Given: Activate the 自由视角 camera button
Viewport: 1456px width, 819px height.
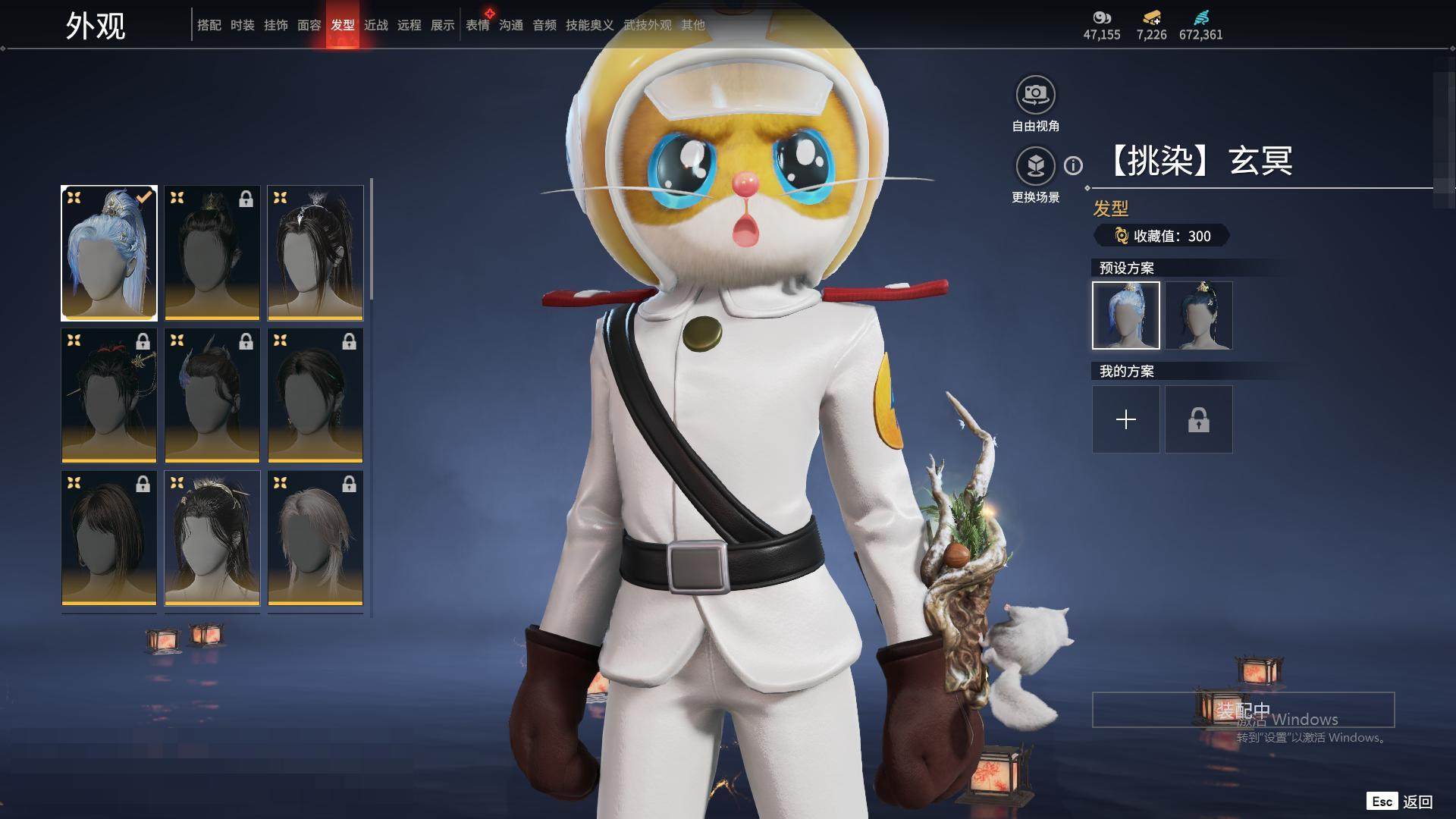Looking at the screenshot, I should (x=1035, y=95).
